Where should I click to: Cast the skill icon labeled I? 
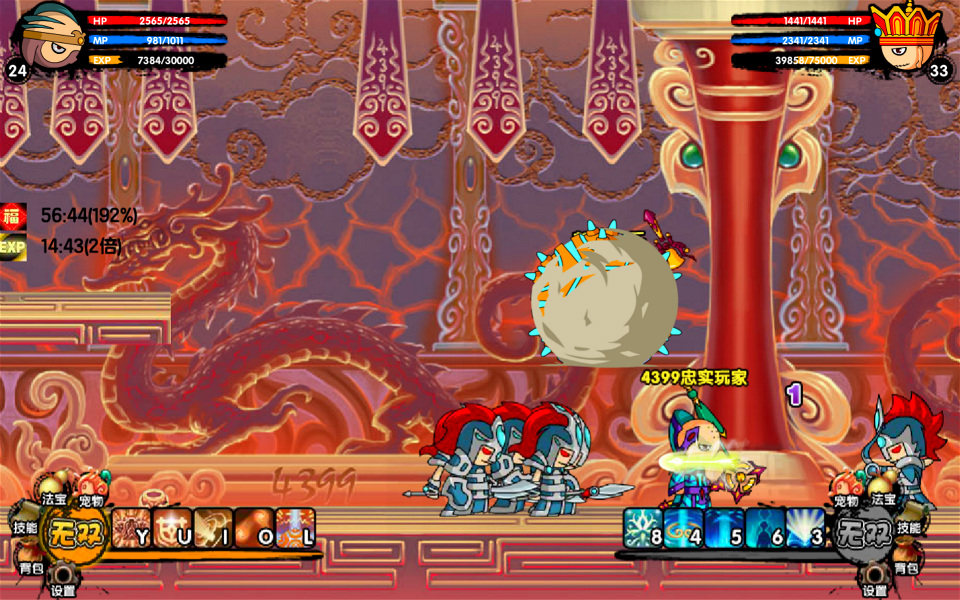[213, 527]
